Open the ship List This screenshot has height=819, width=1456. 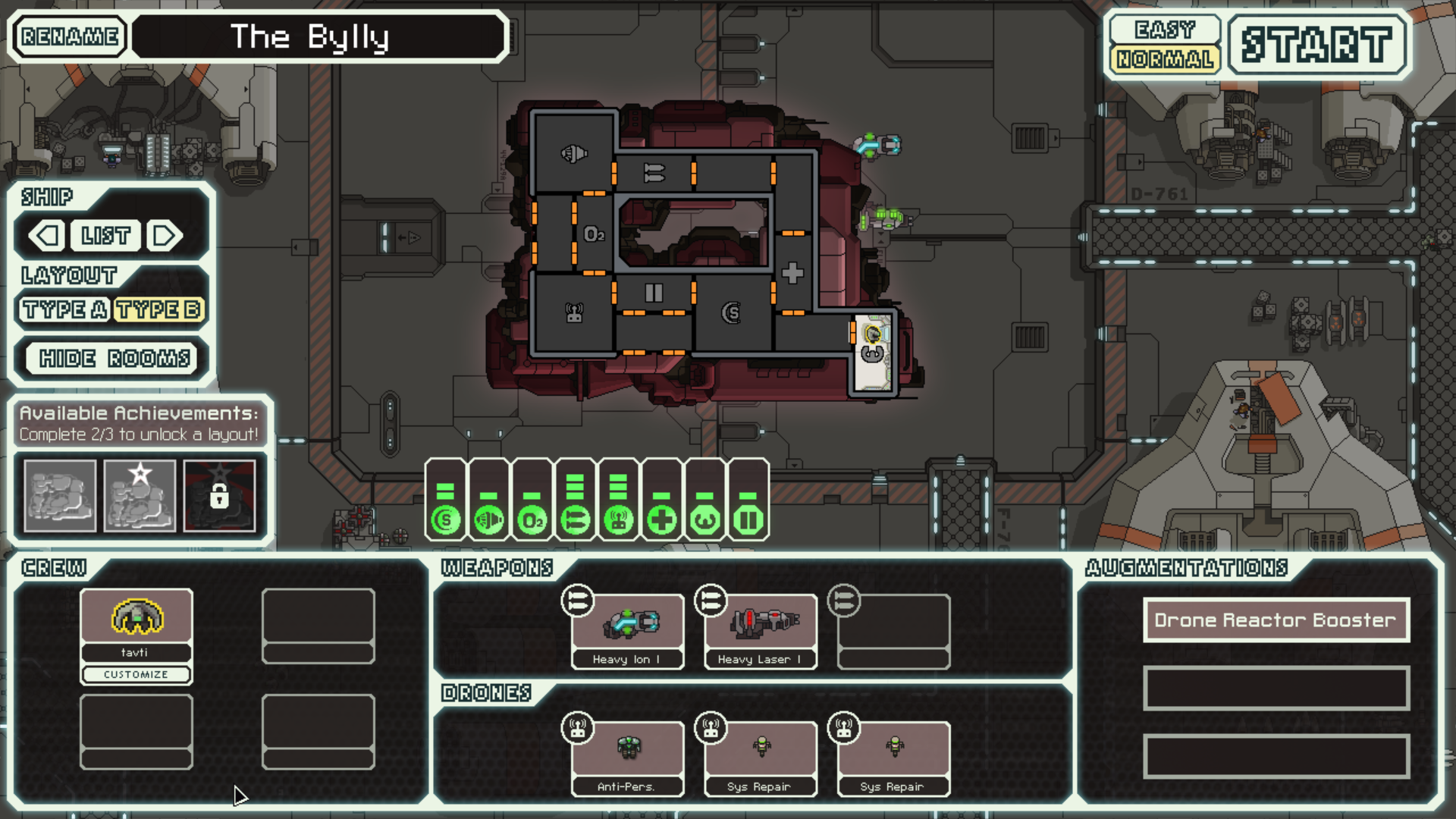tap(105, 236)
